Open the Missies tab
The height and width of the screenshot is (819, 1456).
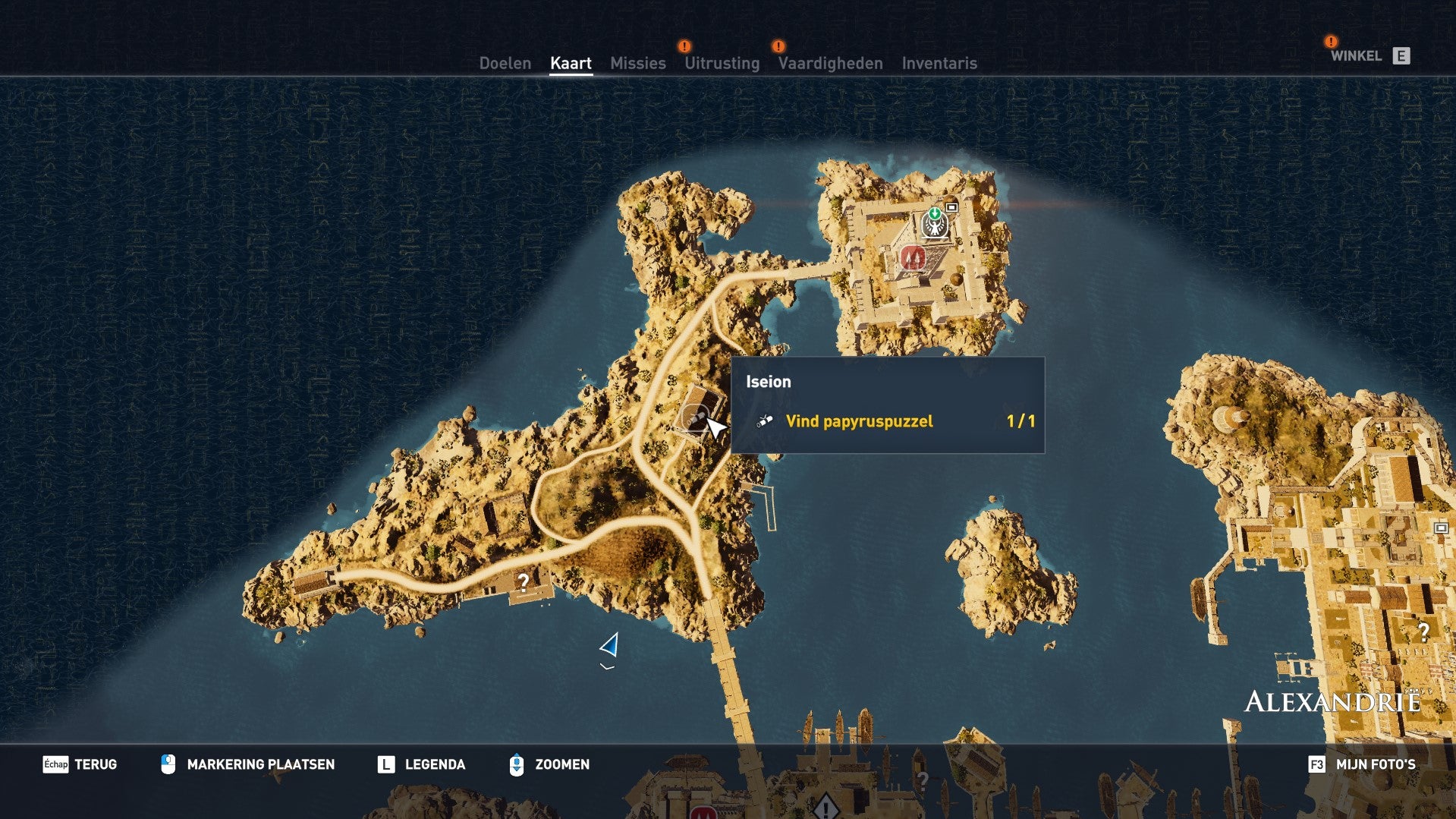tap(637, 63)
